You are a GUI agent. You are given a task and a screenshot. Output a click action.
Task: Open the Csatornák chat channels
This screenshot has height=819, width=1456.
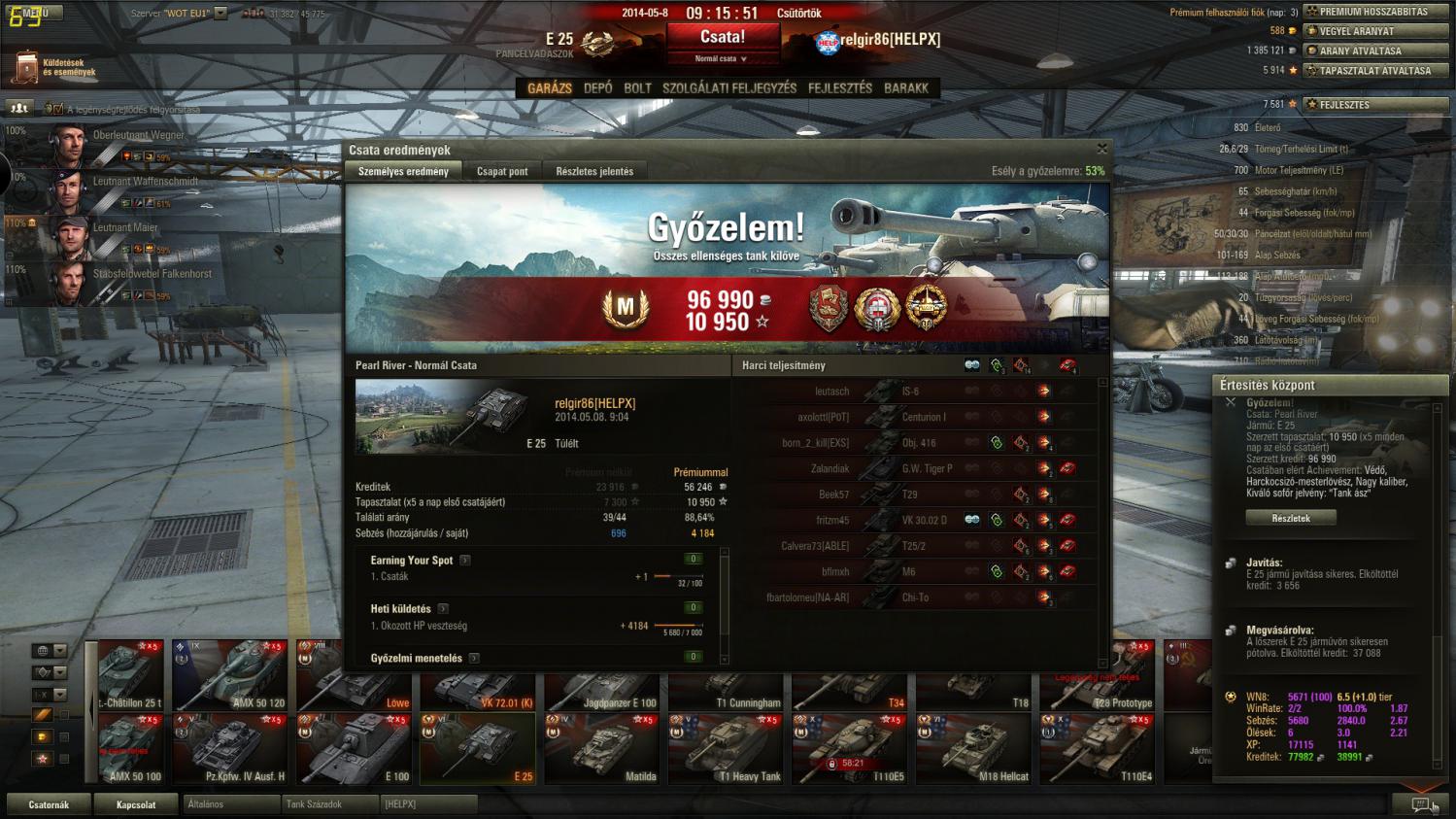[49, 804]
